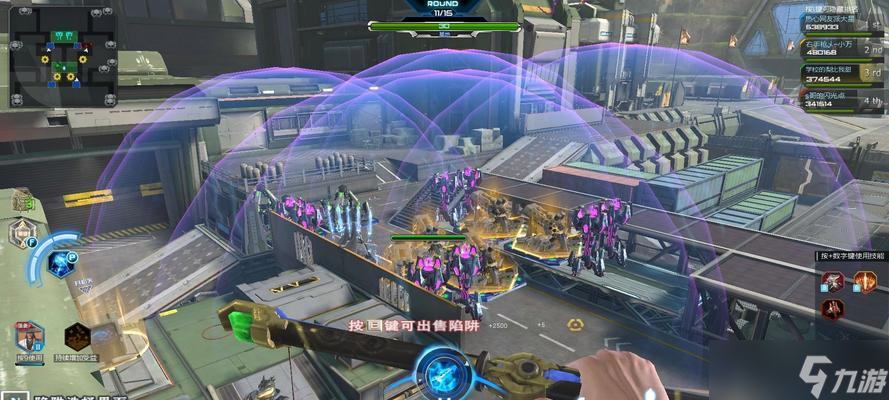Select the dark hexagon gold-gain buff icon

pos(78,337)
